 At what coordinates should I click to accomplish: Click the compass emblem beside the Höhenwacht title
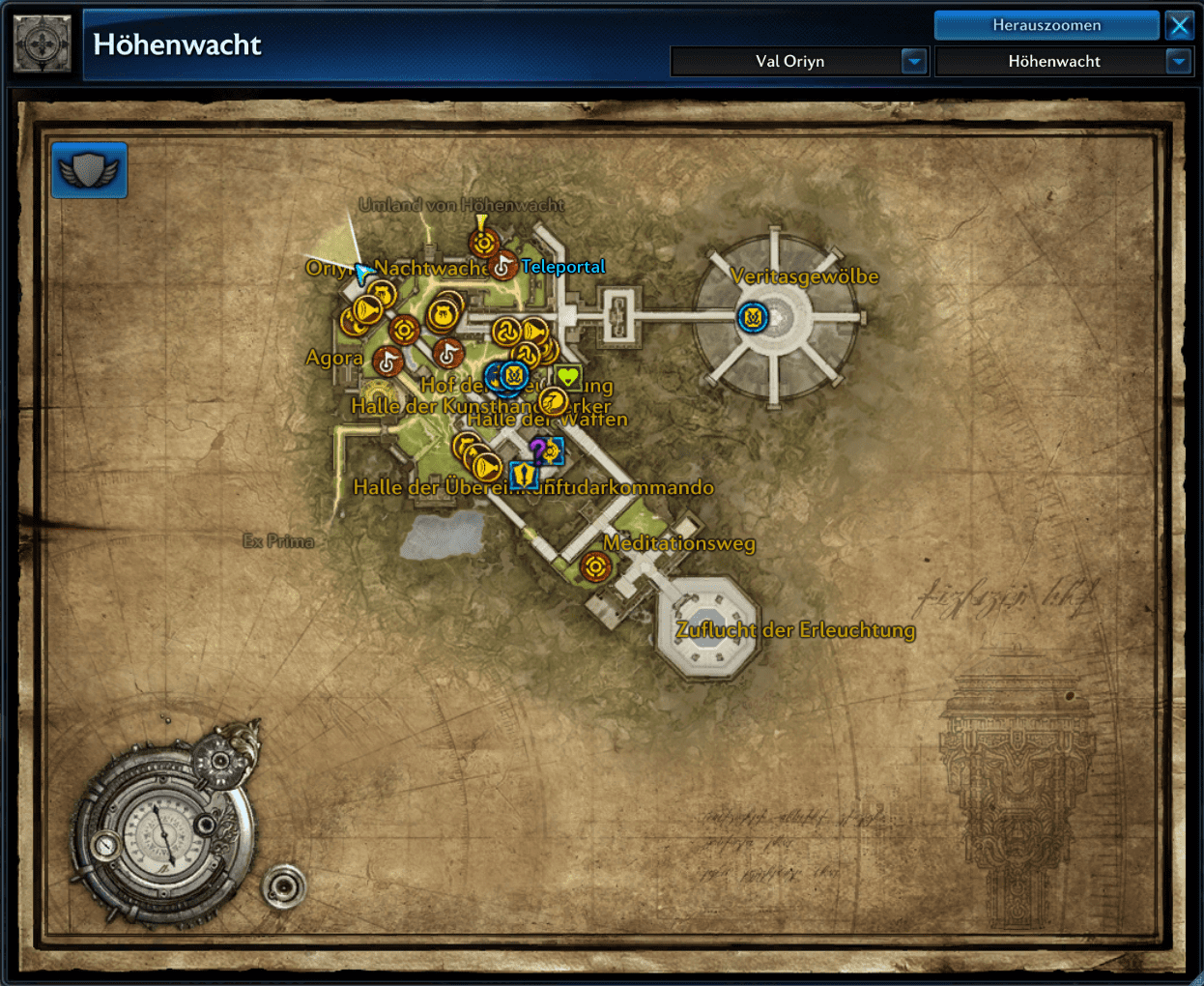pyautogui.click(x=43, y=43)
